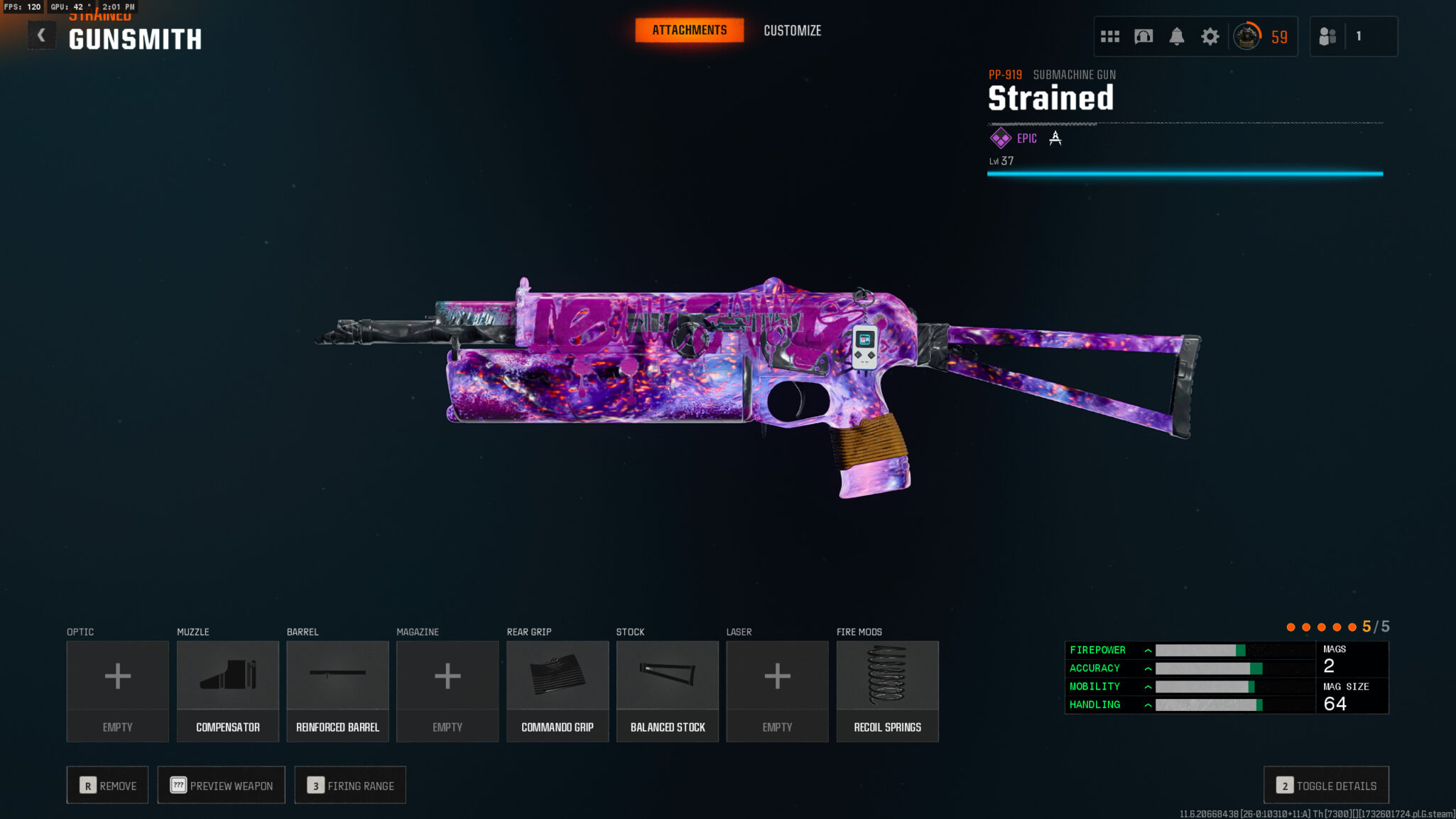The image size is (1456, 819).
Task: Open the settings gear
Action: (1210, 36)
